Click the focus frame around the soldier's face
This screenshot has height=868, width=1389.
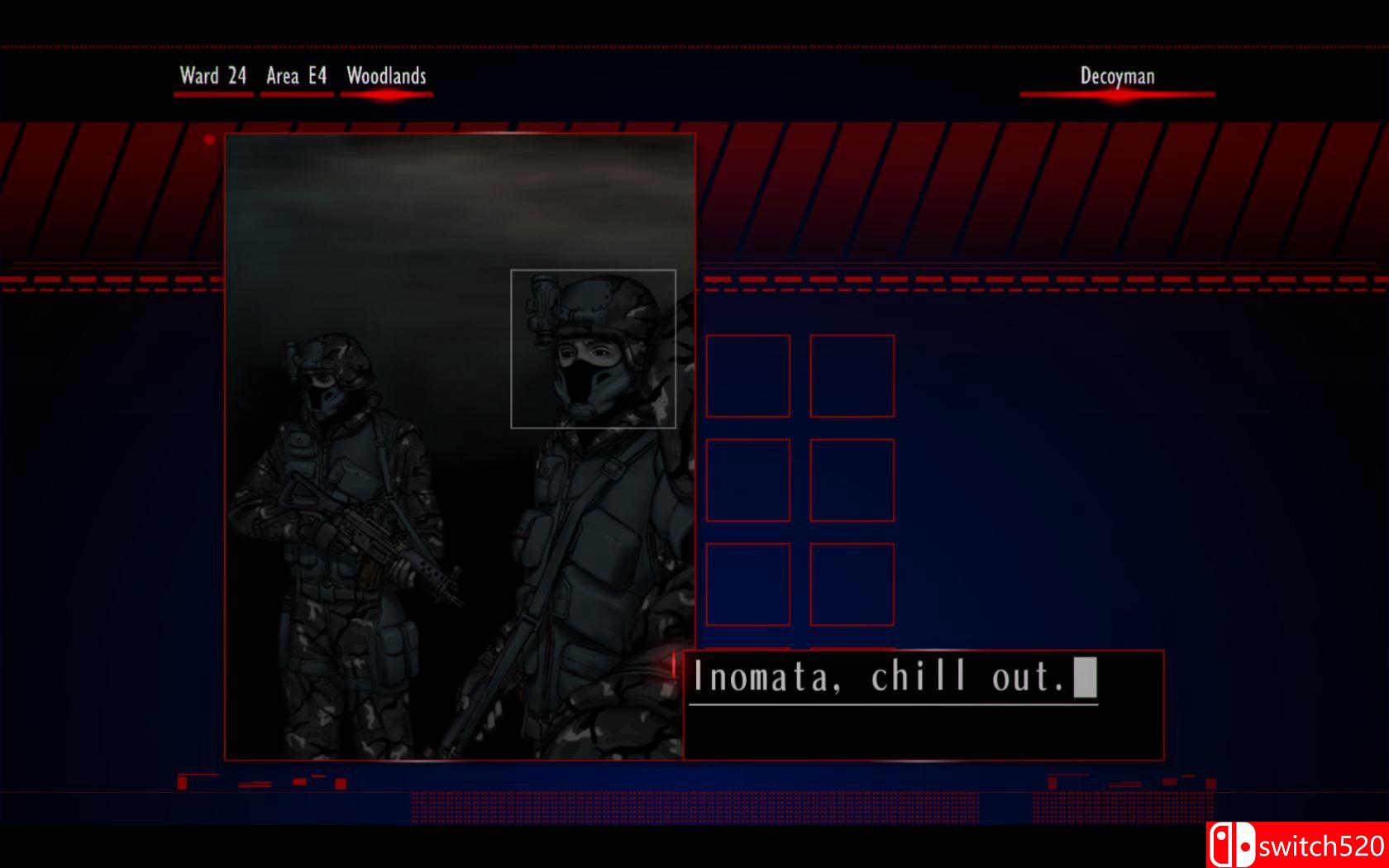(x=594, y=348)
